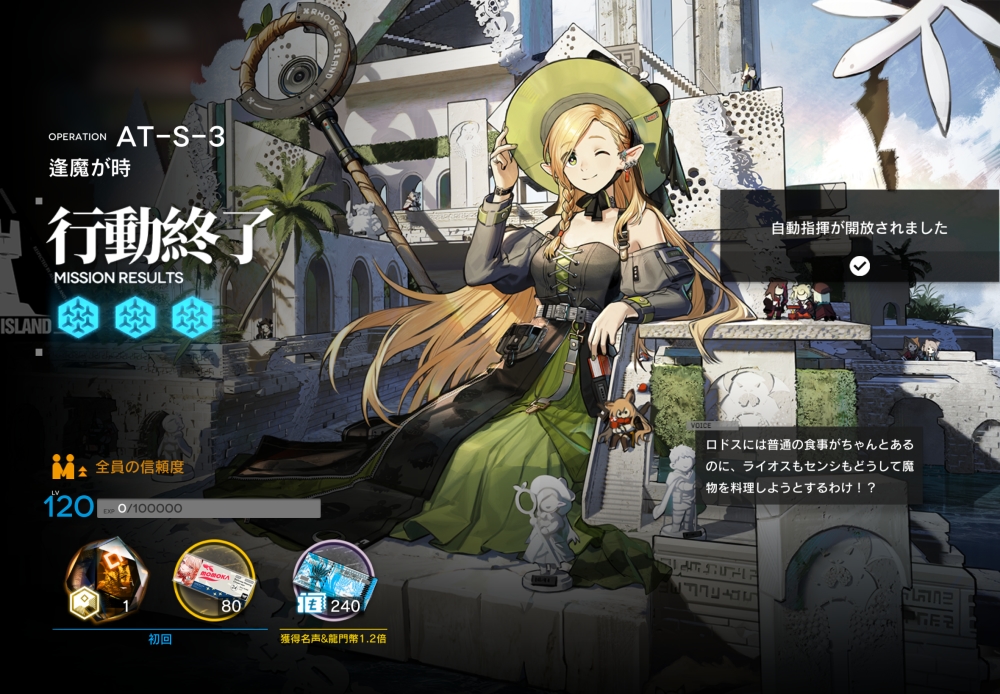Select the blue reward item showing 240

pyautogui.click(x=333, y=580)
